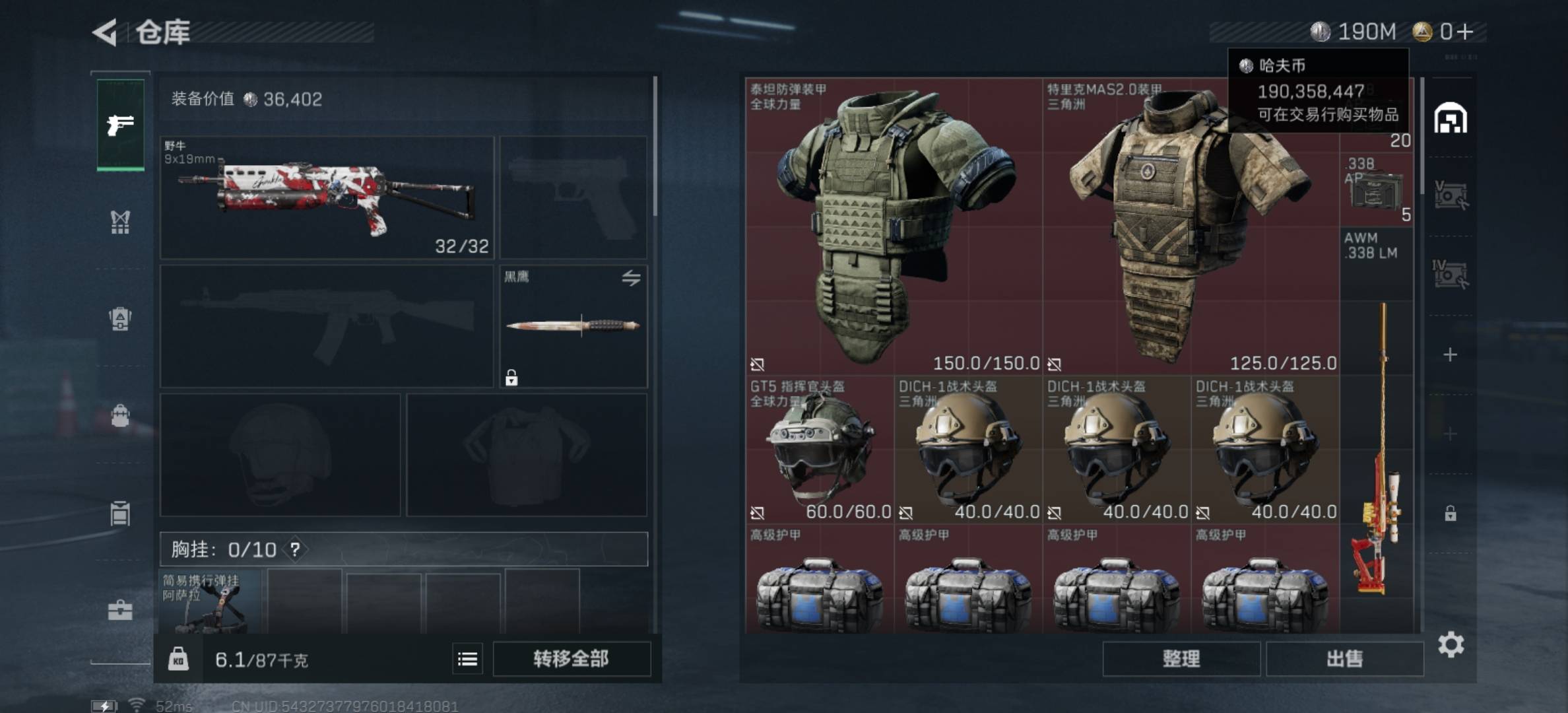This screenshot has height=713, width=1568.
Task: Switch to the chest rig tab
Action: pos(120,222)
